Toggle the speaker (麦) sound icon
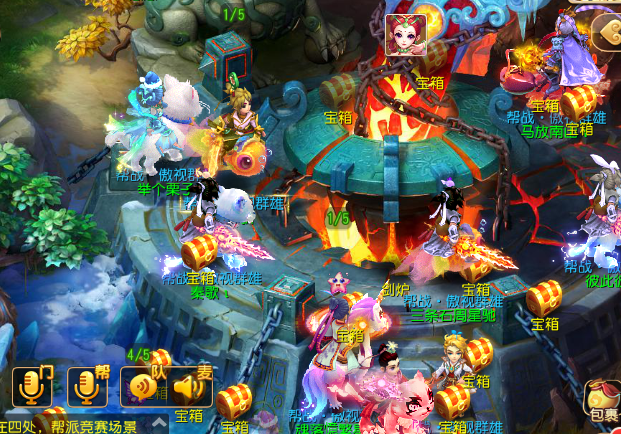The height and width of the screenshot is (434, 621). pos(192,386)
